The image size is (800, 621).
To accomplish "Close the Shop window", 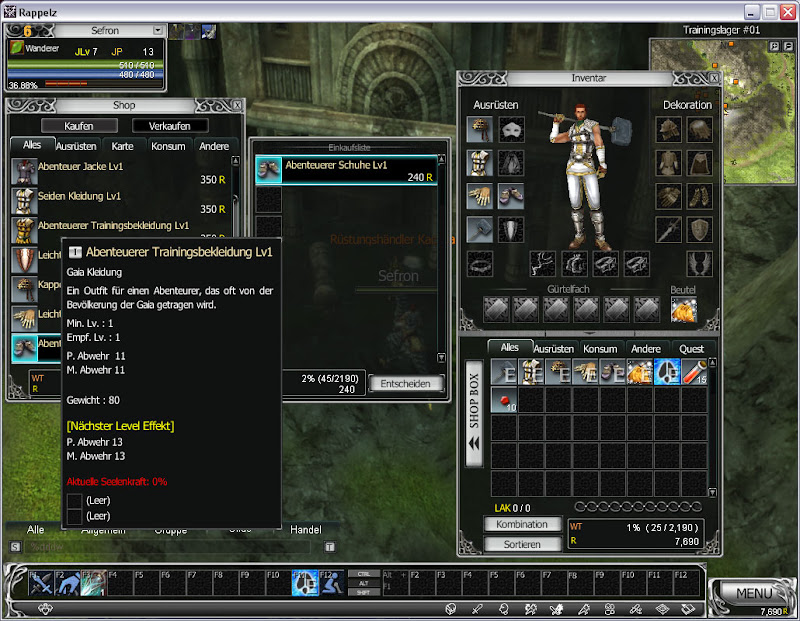I will click(x=236, y=105).
